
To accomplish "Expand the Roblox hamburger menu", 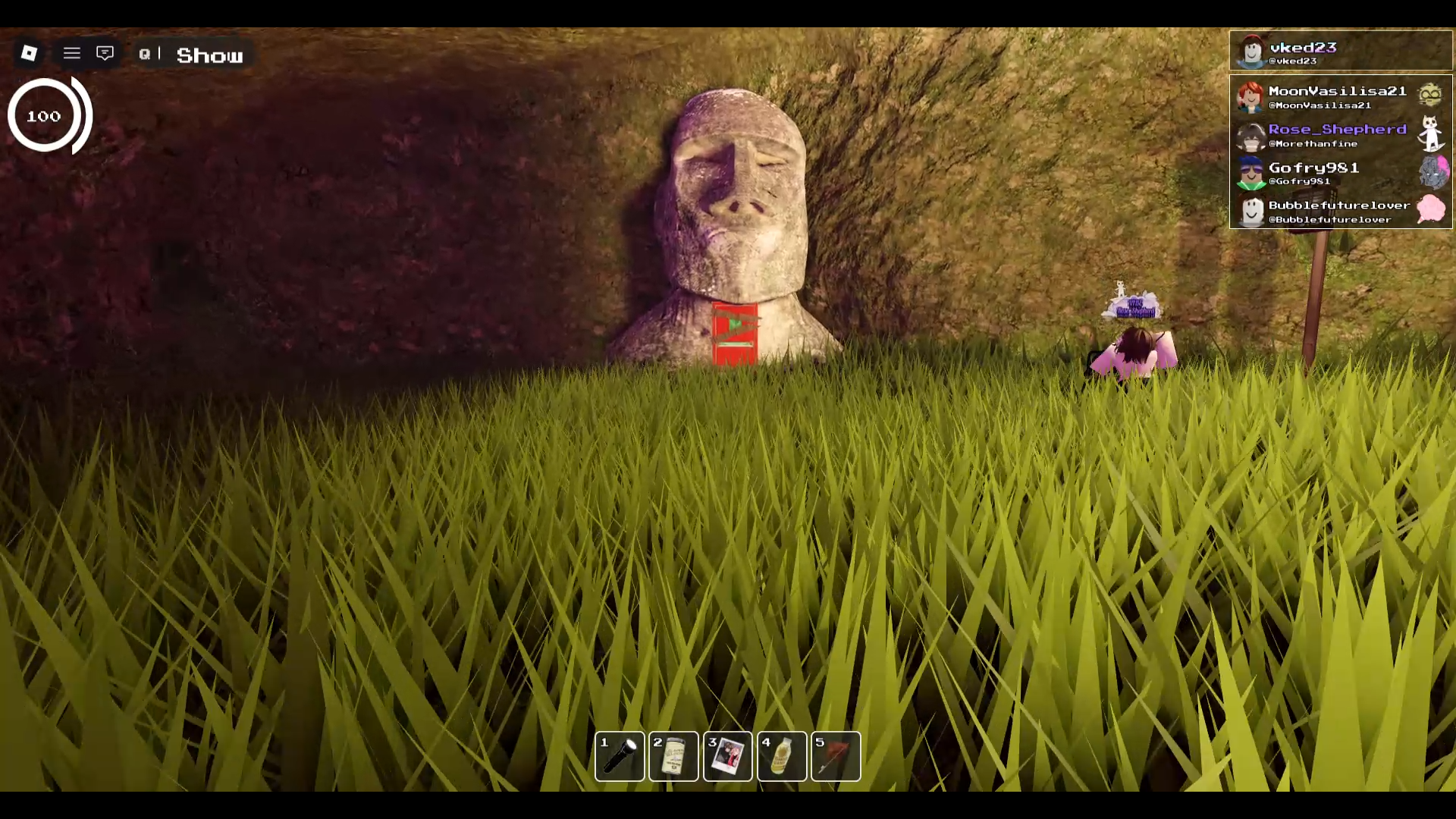I will [x=71, y=53].
